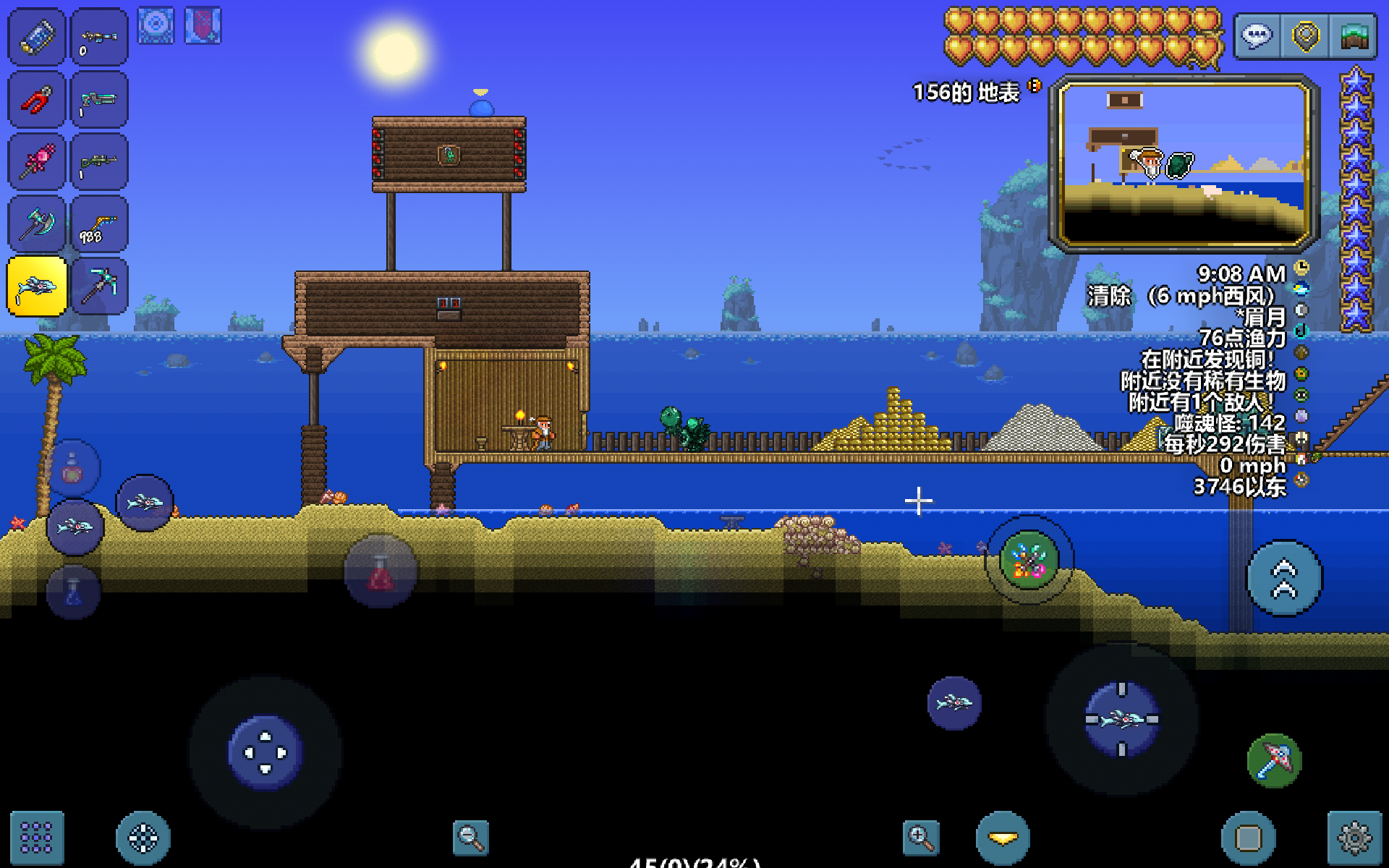Viewport: 1389px width, 868px height.
Task: Open the minimap
Action: (x=1184, y=163)
